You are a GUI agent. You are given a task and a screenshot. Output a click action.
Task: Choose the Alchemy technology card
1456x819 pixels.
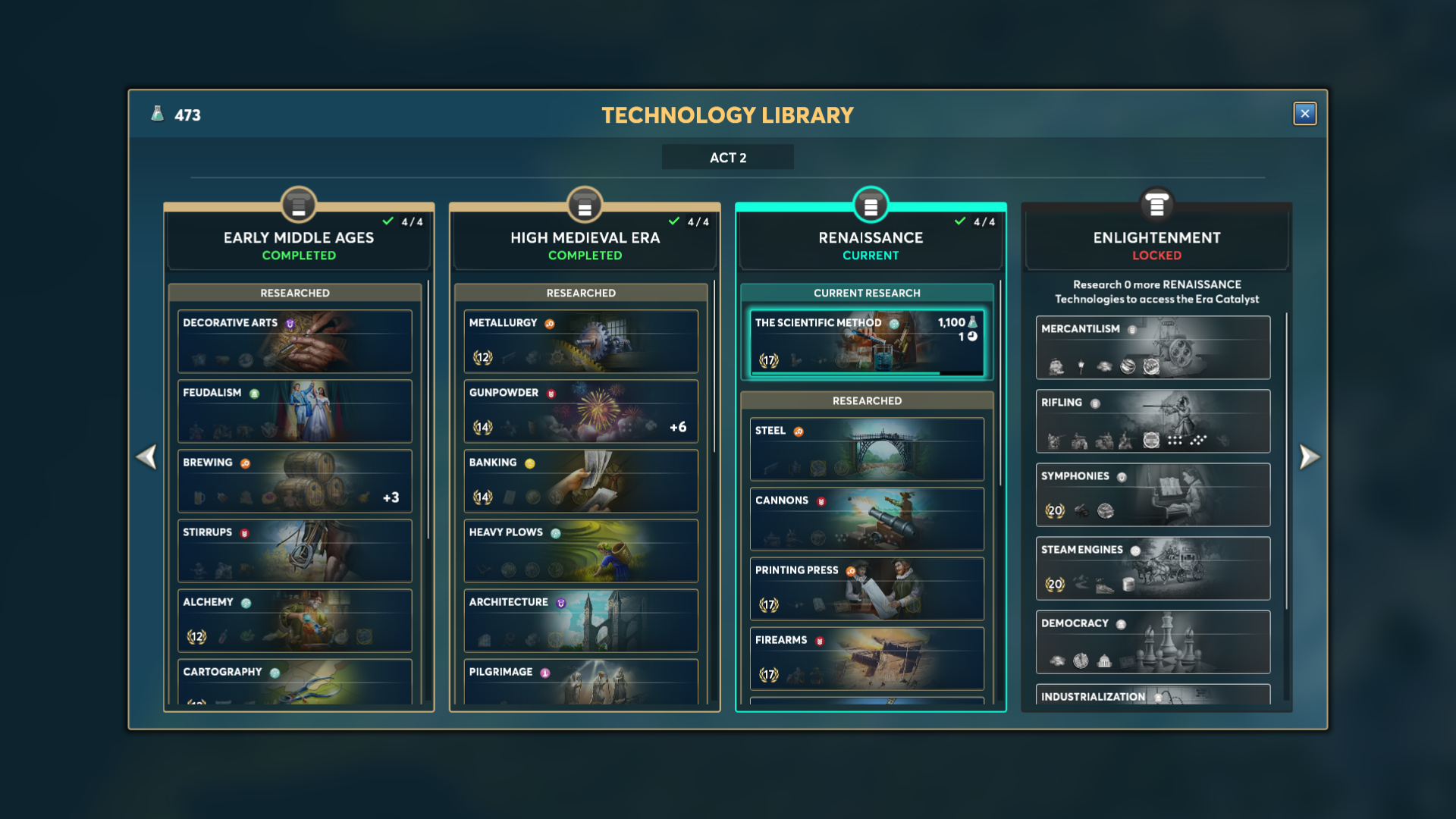pos(295,620)
